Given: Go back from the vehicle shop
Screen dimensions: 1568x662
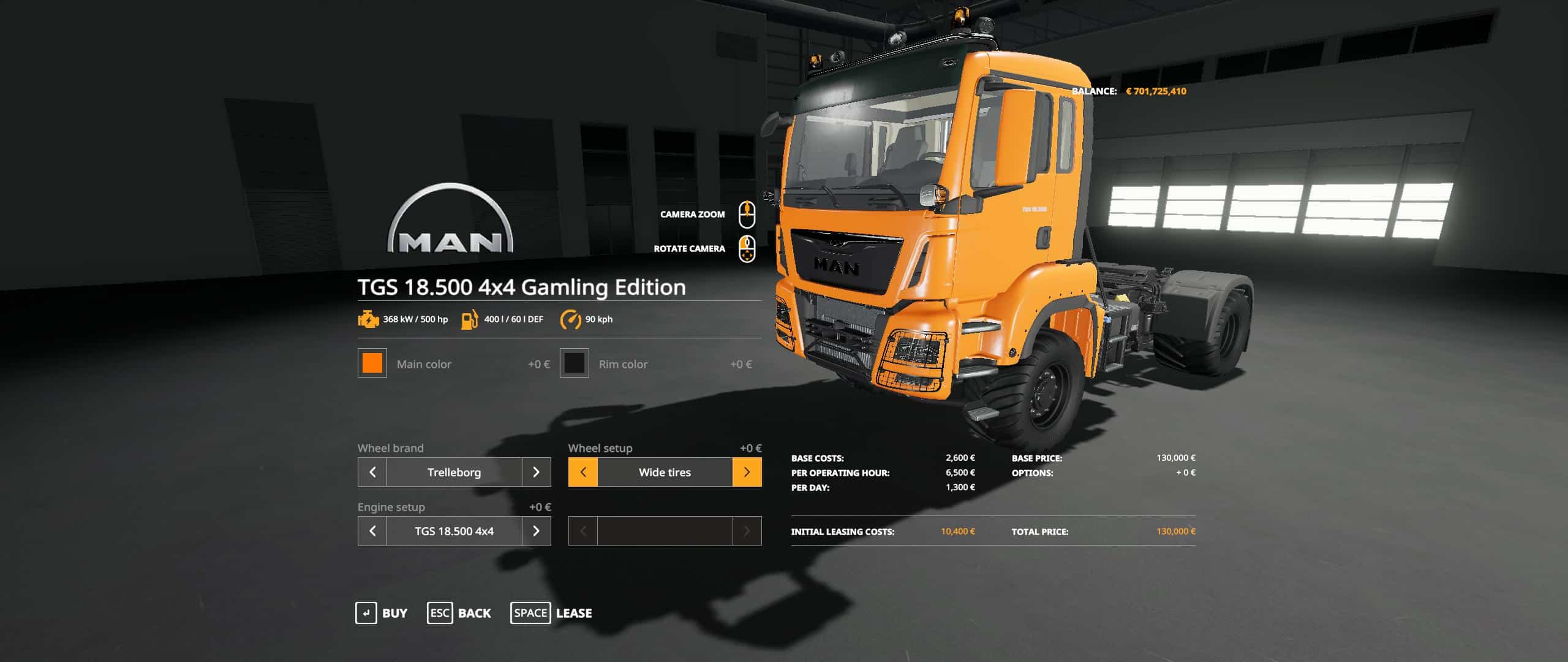Looking at the screenshot, I should pyautogui.click(x=459, y=613).
